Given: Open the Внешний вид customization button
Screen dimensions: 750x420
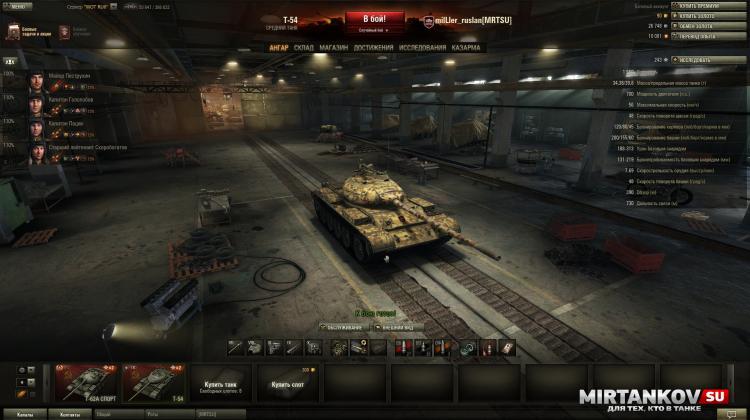Looking at the screenshot, I should pyautogui.click(x=405, y=327).
